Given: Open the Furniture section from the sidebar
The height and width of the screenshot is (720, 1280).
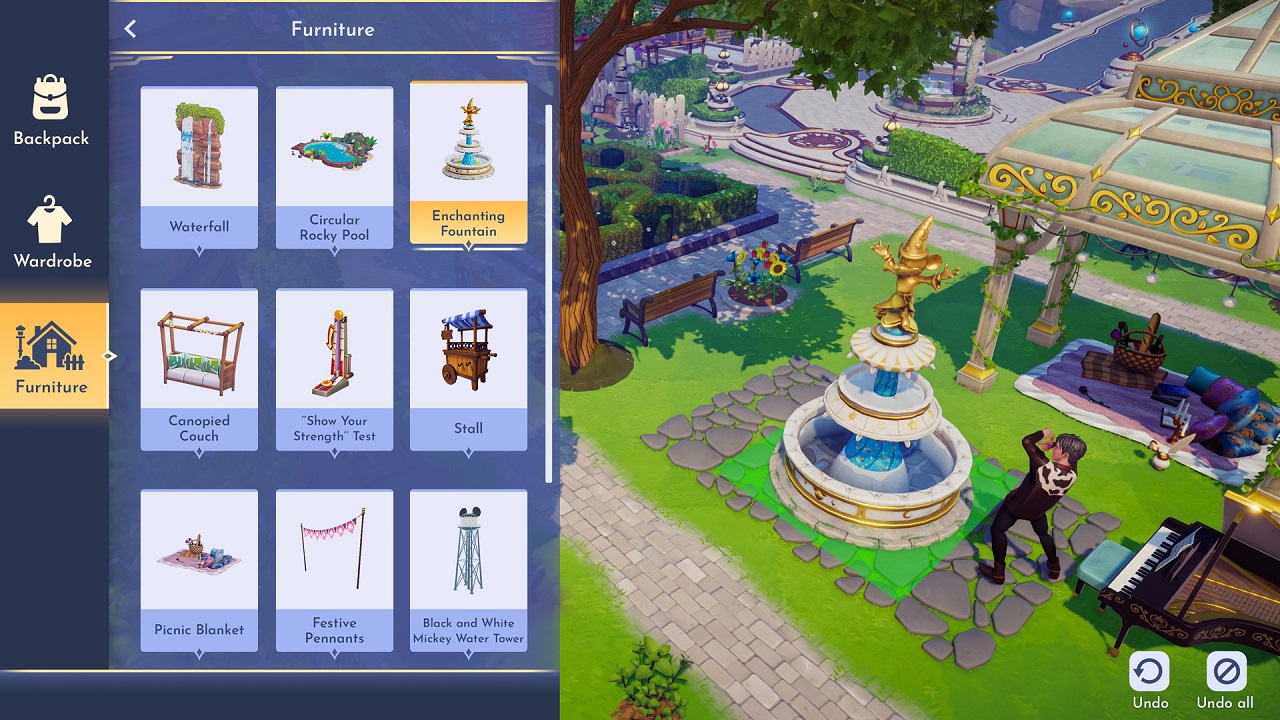Looking at the screenshot, I should click(x=50, y=356).
